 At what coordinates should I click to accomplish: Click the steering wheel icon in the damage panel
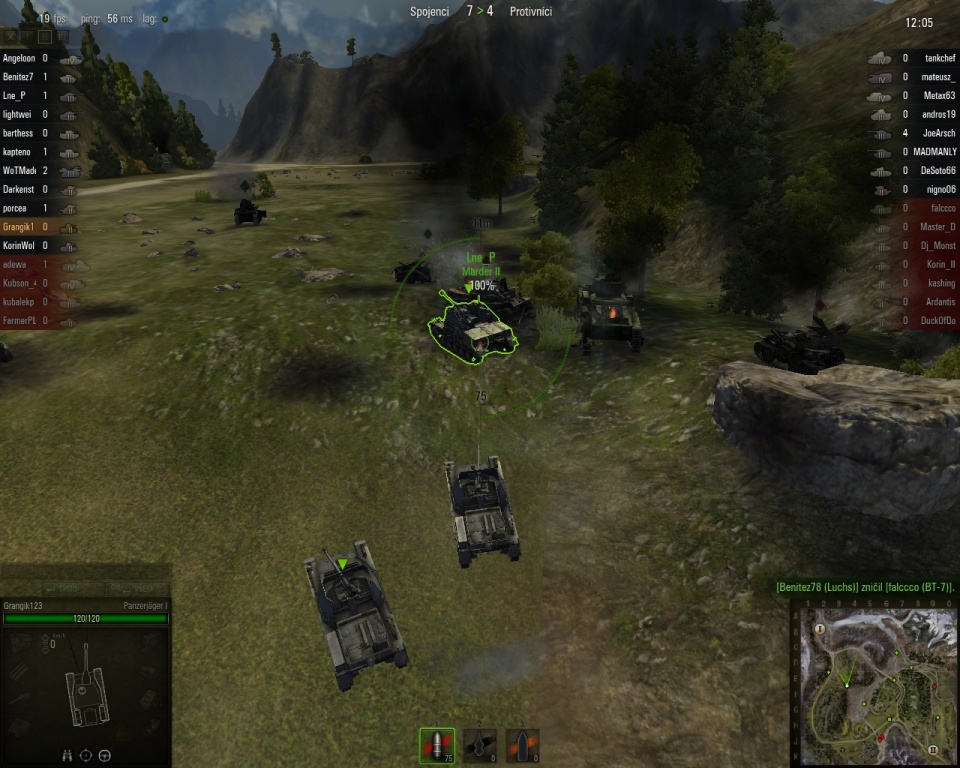(105, 755)
